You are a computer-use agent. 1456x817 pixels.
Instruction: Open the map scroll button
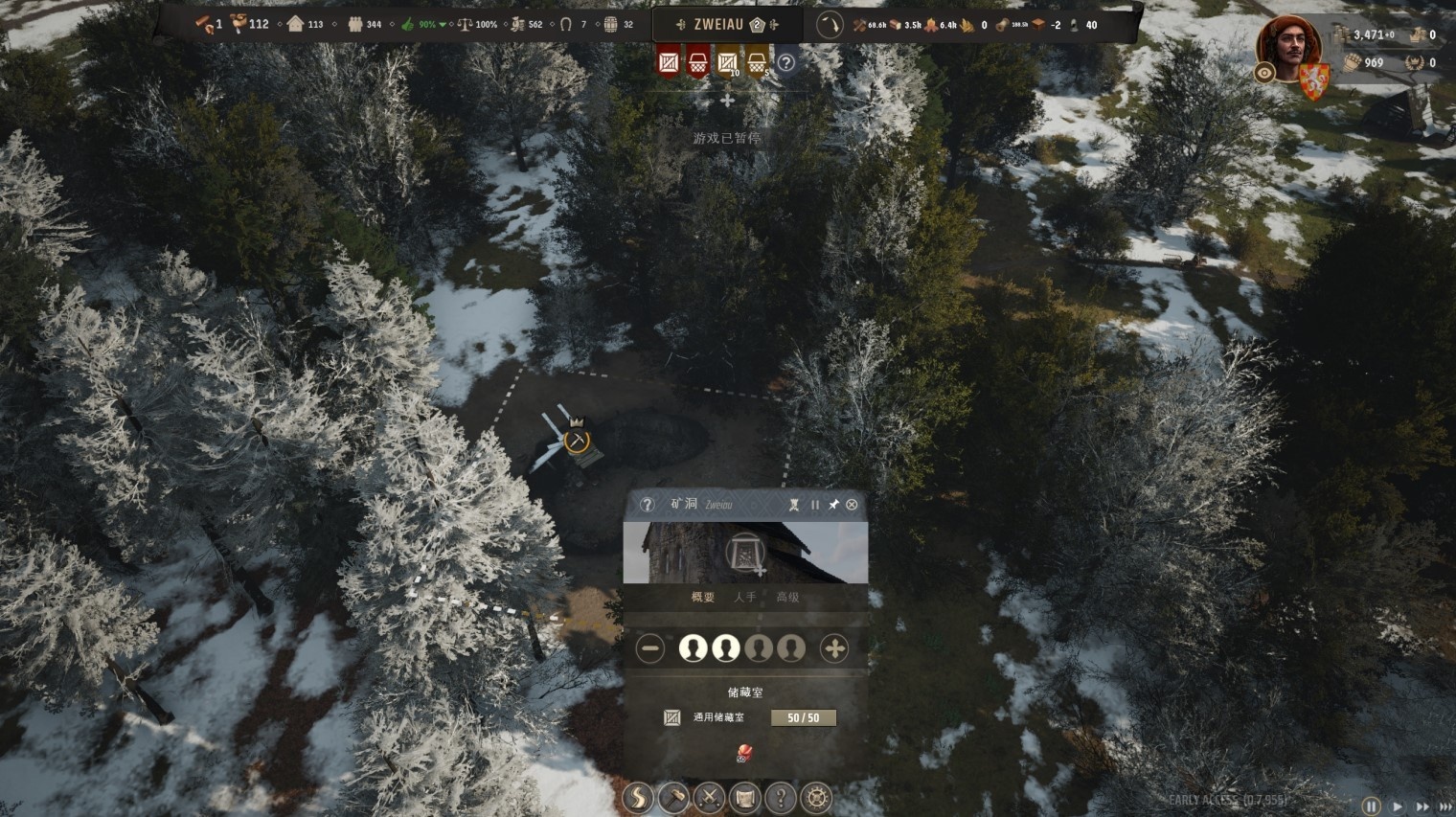pos(744,798)
